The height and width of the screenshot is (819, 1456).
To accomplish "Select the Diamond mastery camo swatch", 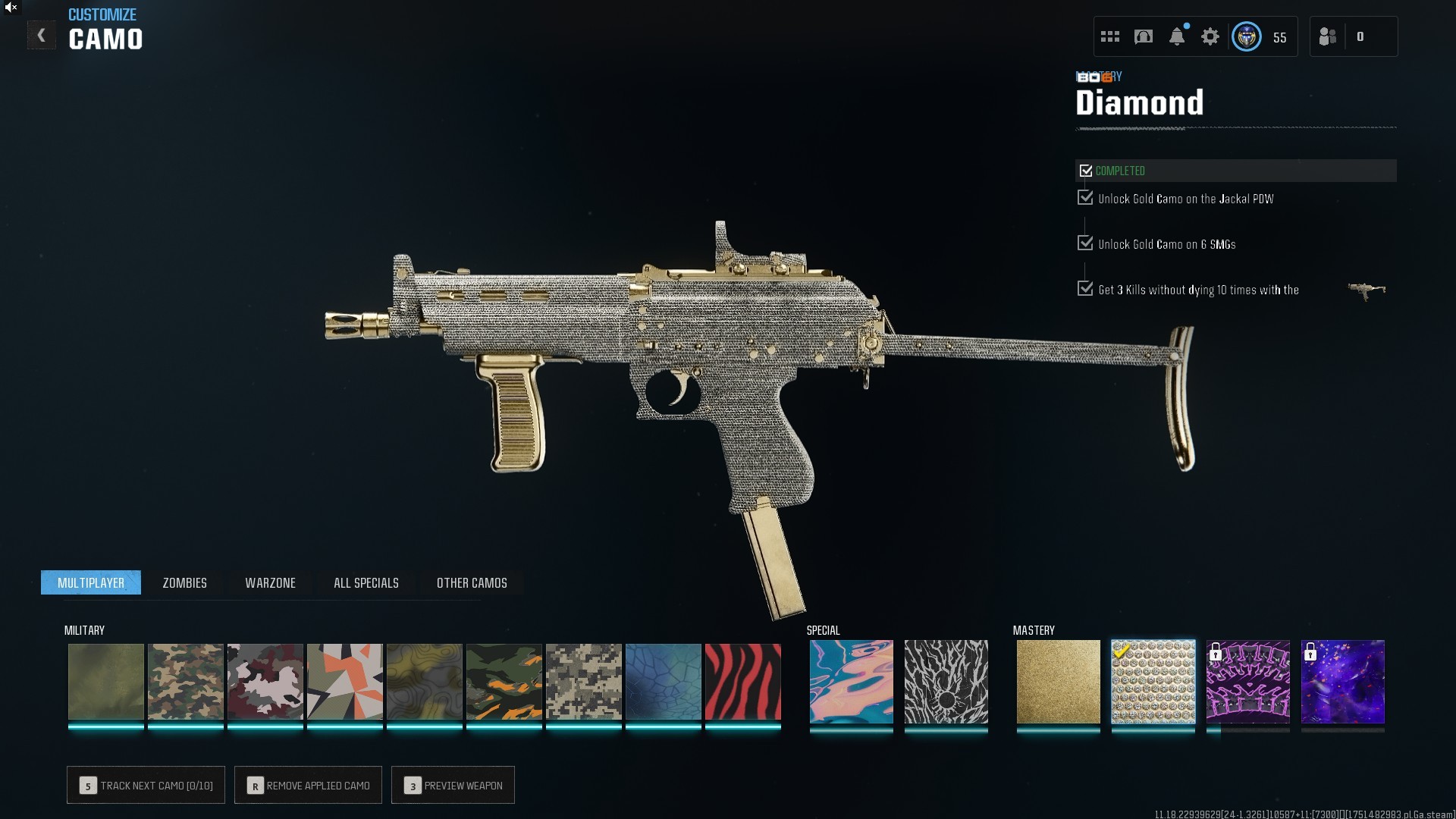I will (x=1153, y=682).
